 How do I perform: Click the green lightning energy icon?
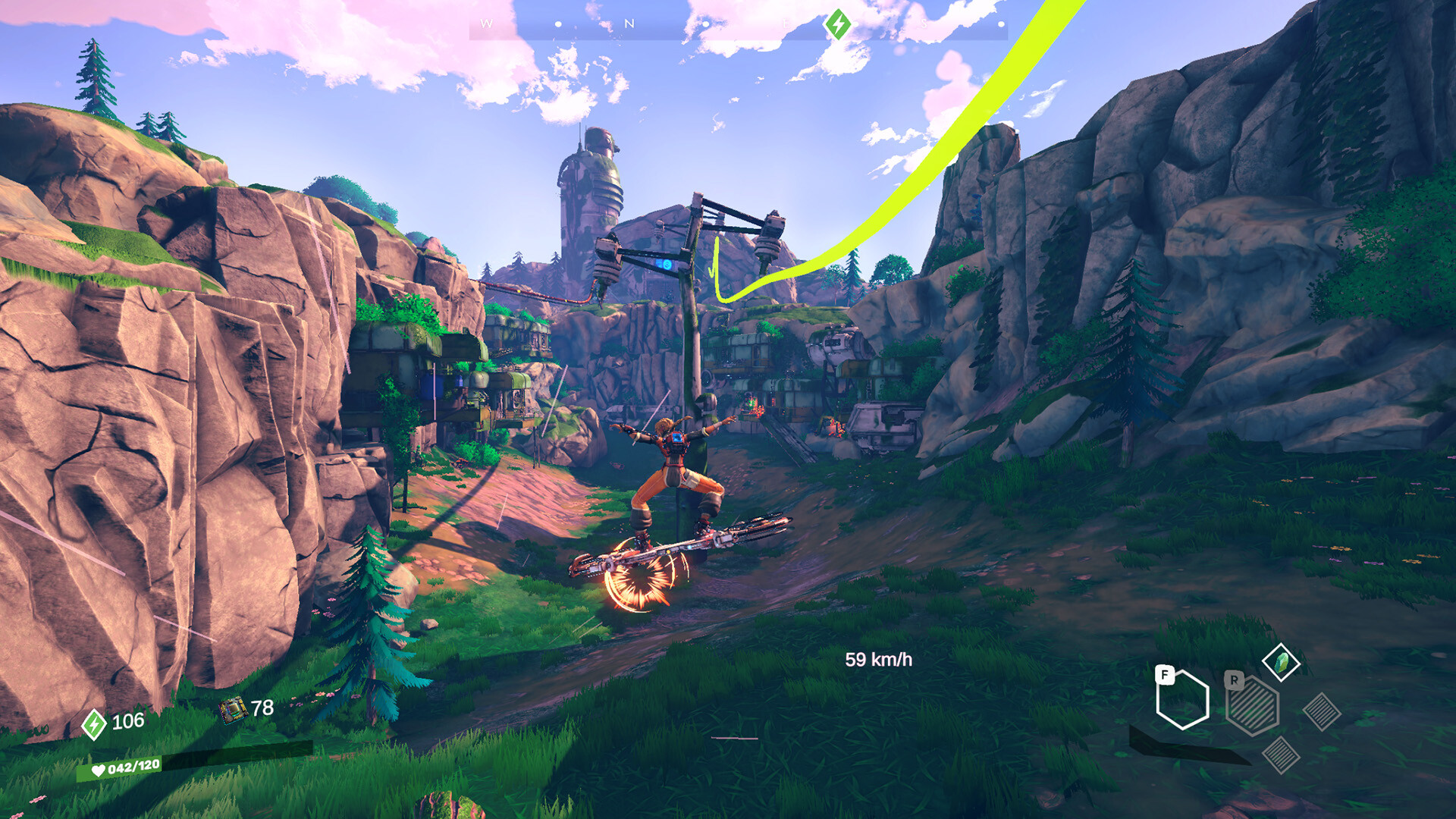click(x=93, y=724)
